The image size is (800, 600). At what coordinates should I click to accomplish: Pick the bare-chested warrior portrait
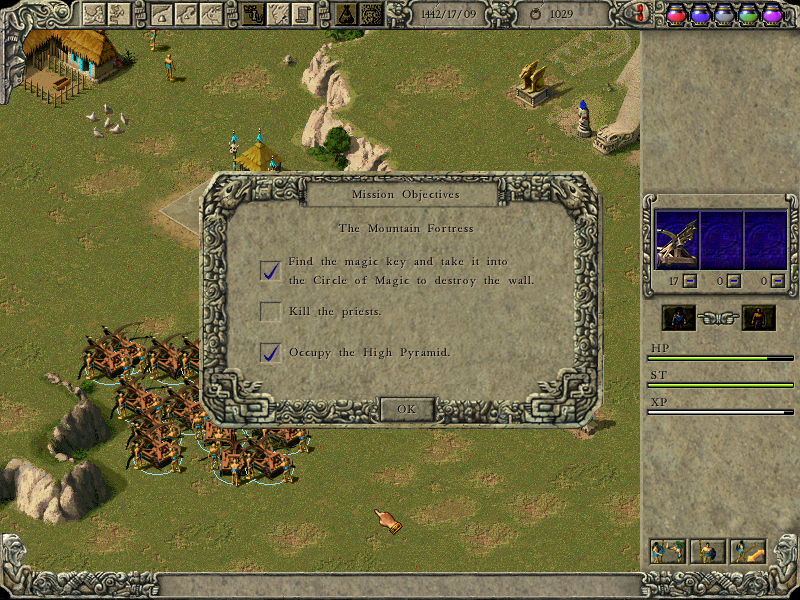pyautogui.click(x=758, y=318)
